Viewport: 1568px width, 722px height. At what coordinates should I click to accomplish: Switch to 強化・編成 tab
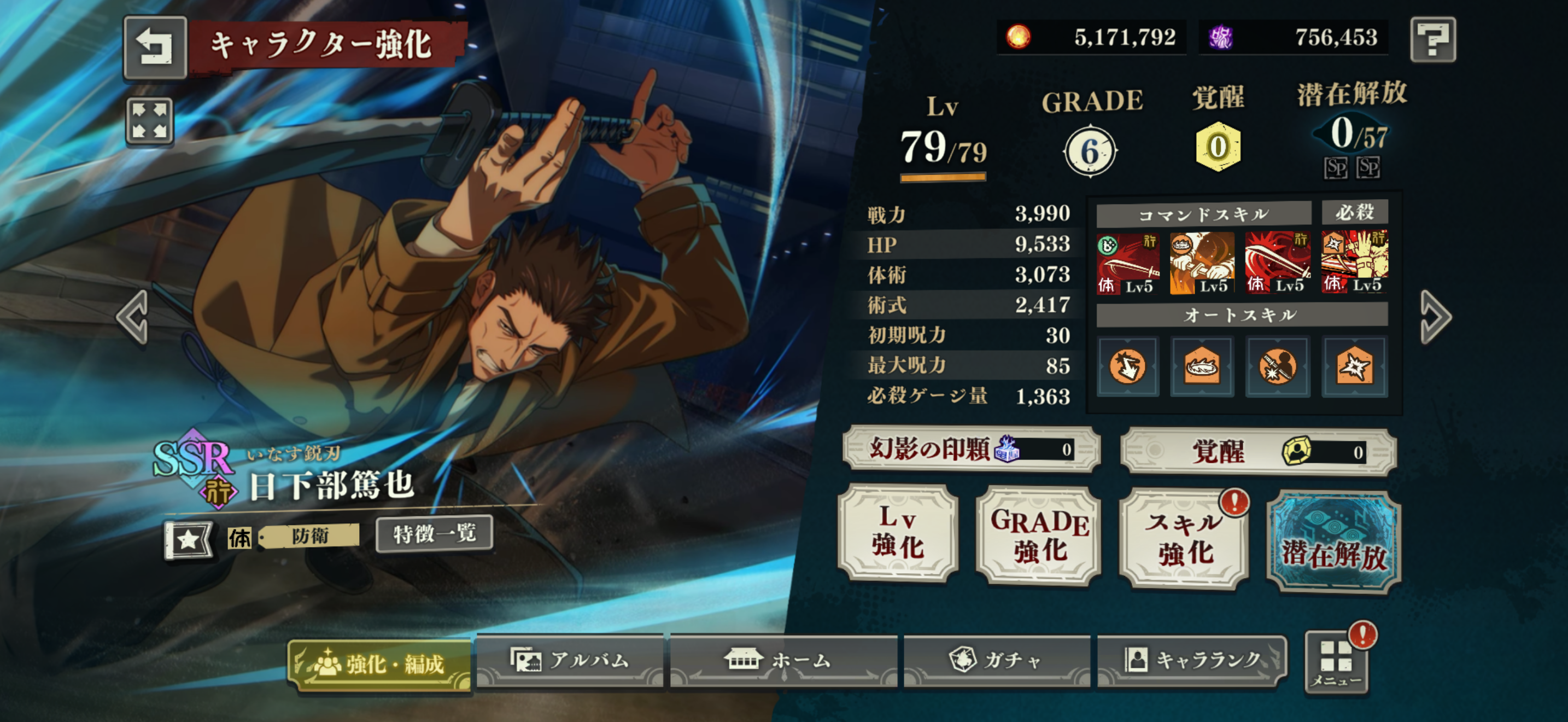click(379, 663)
